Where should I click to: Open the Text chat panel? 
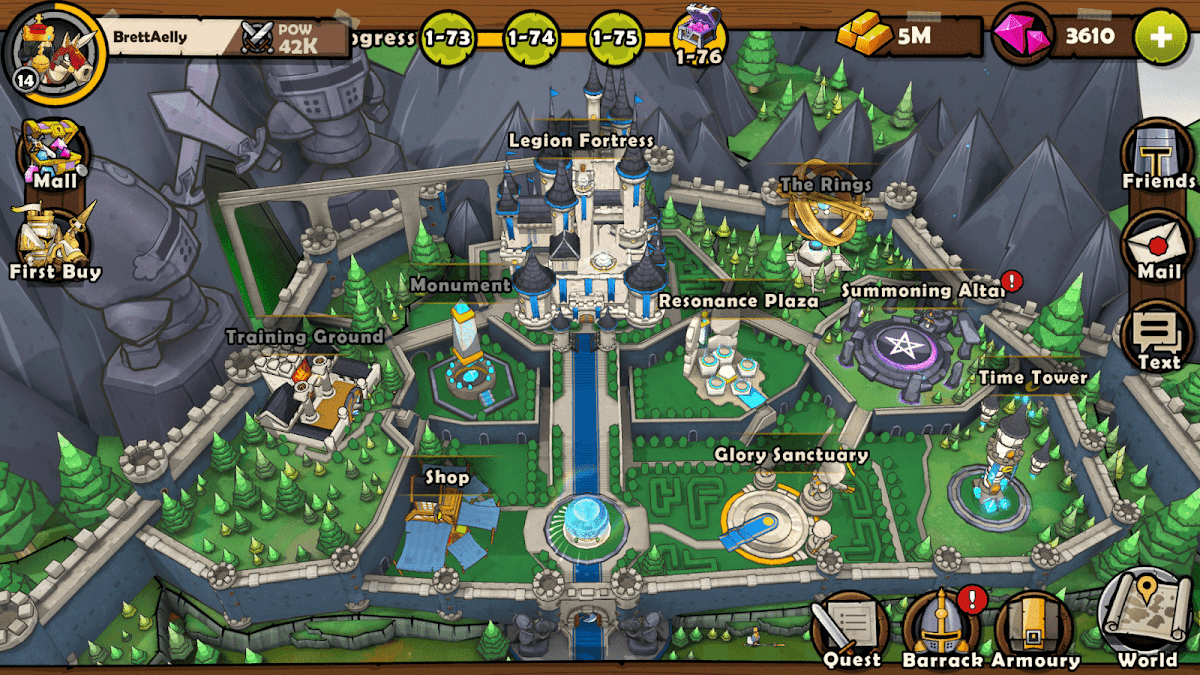[1158, 337]
